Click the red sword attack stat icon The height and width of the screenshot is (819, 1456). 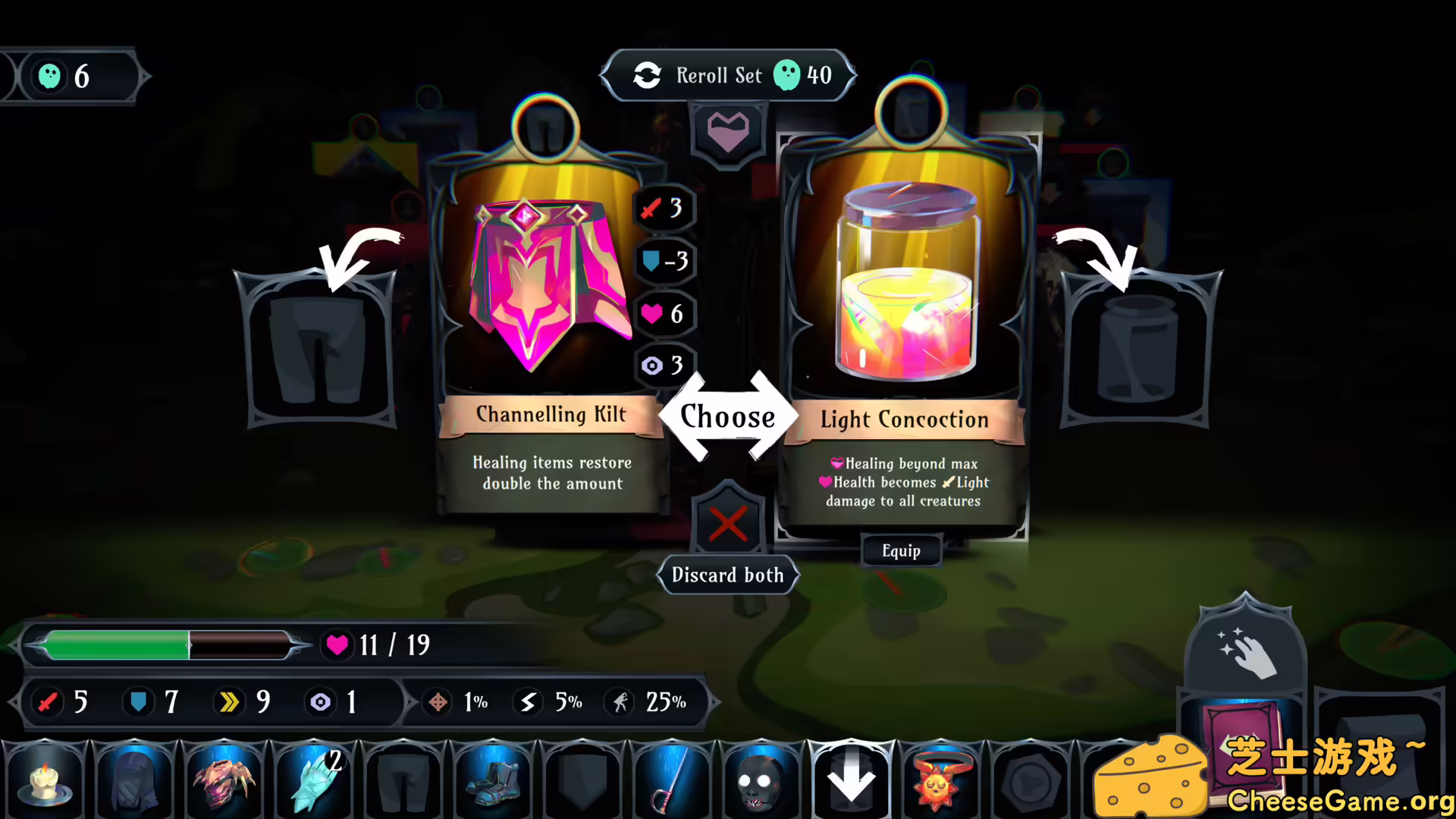[x=47, y=702]
